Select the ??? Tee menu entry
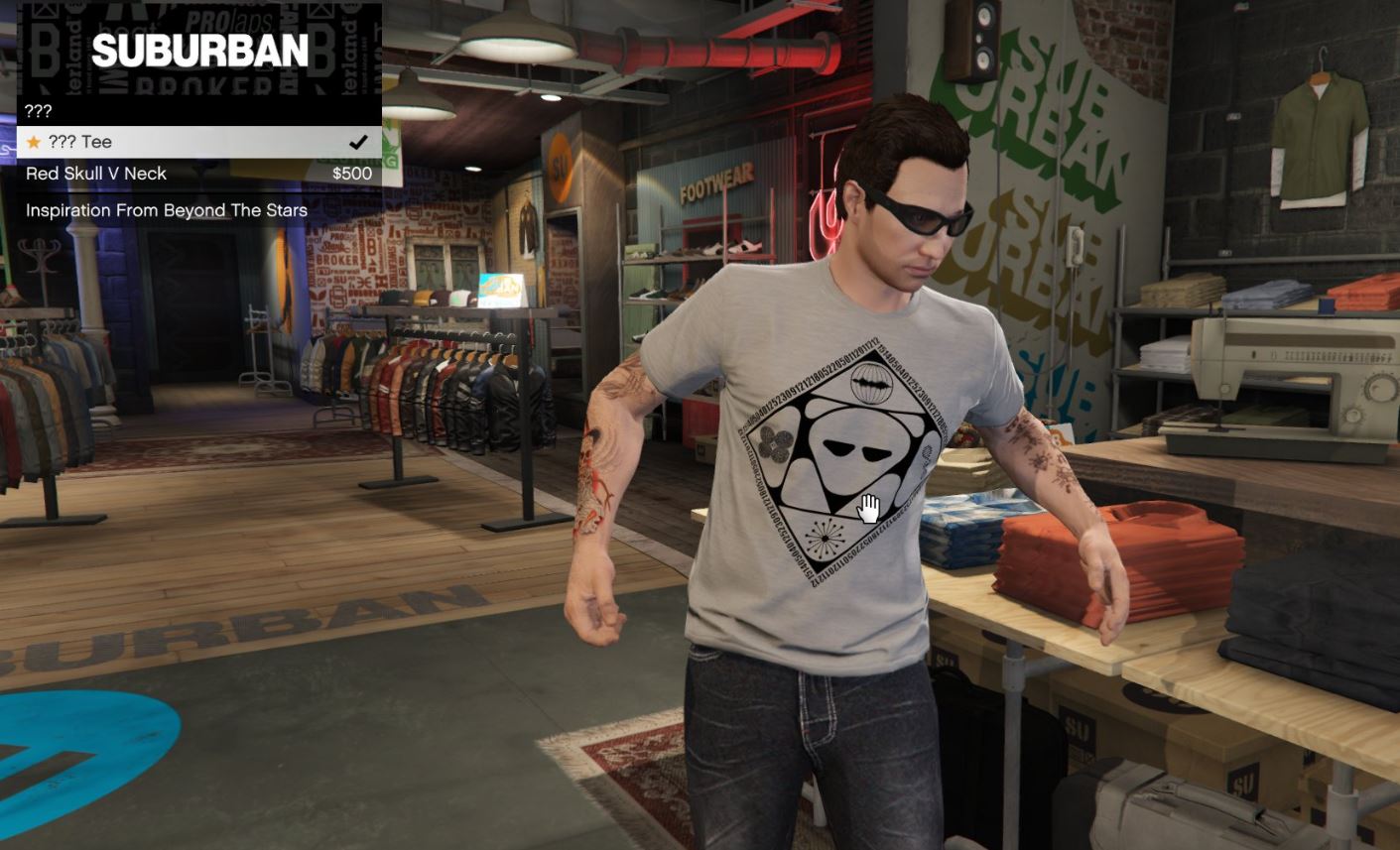The image size is (1400, 850). click(198, 142)
